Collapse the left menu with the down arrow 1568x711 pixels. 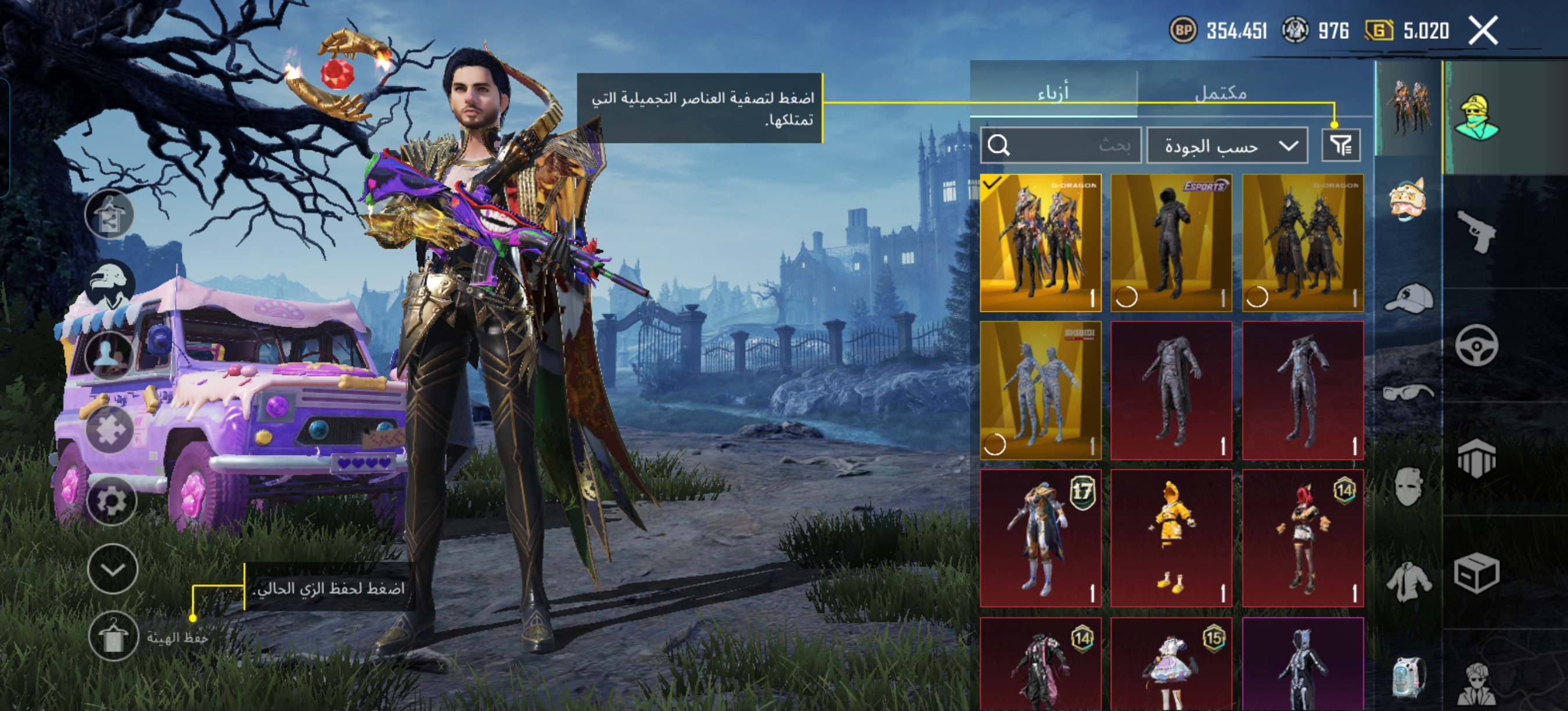pyautogui.click(x=113, y=569)
